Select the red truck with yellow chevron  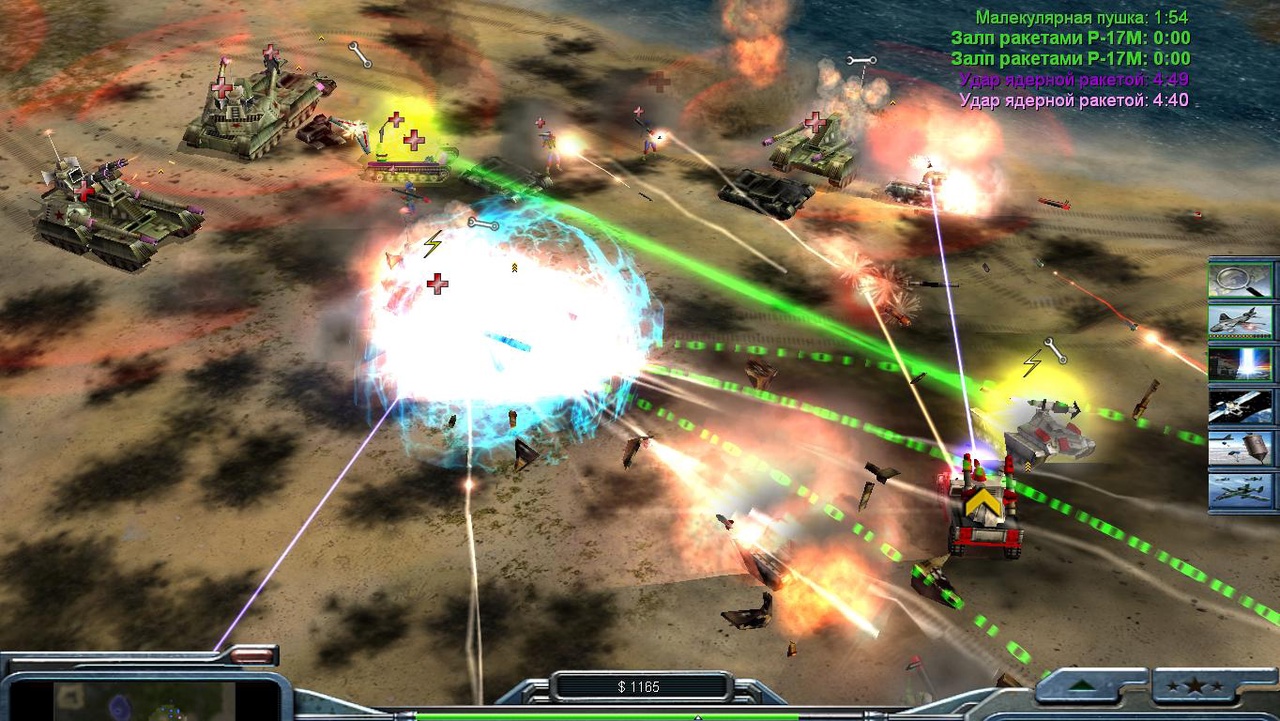point(985,512)
